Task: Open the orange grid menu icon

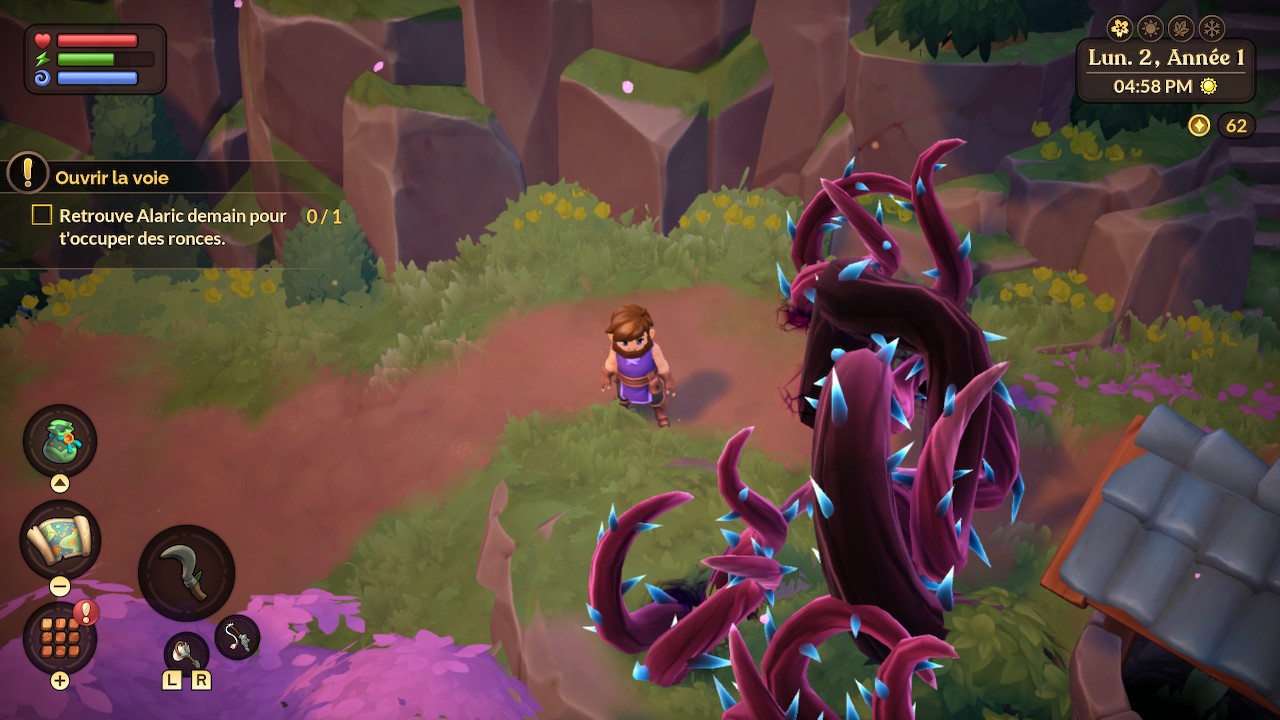Action: 60,637
